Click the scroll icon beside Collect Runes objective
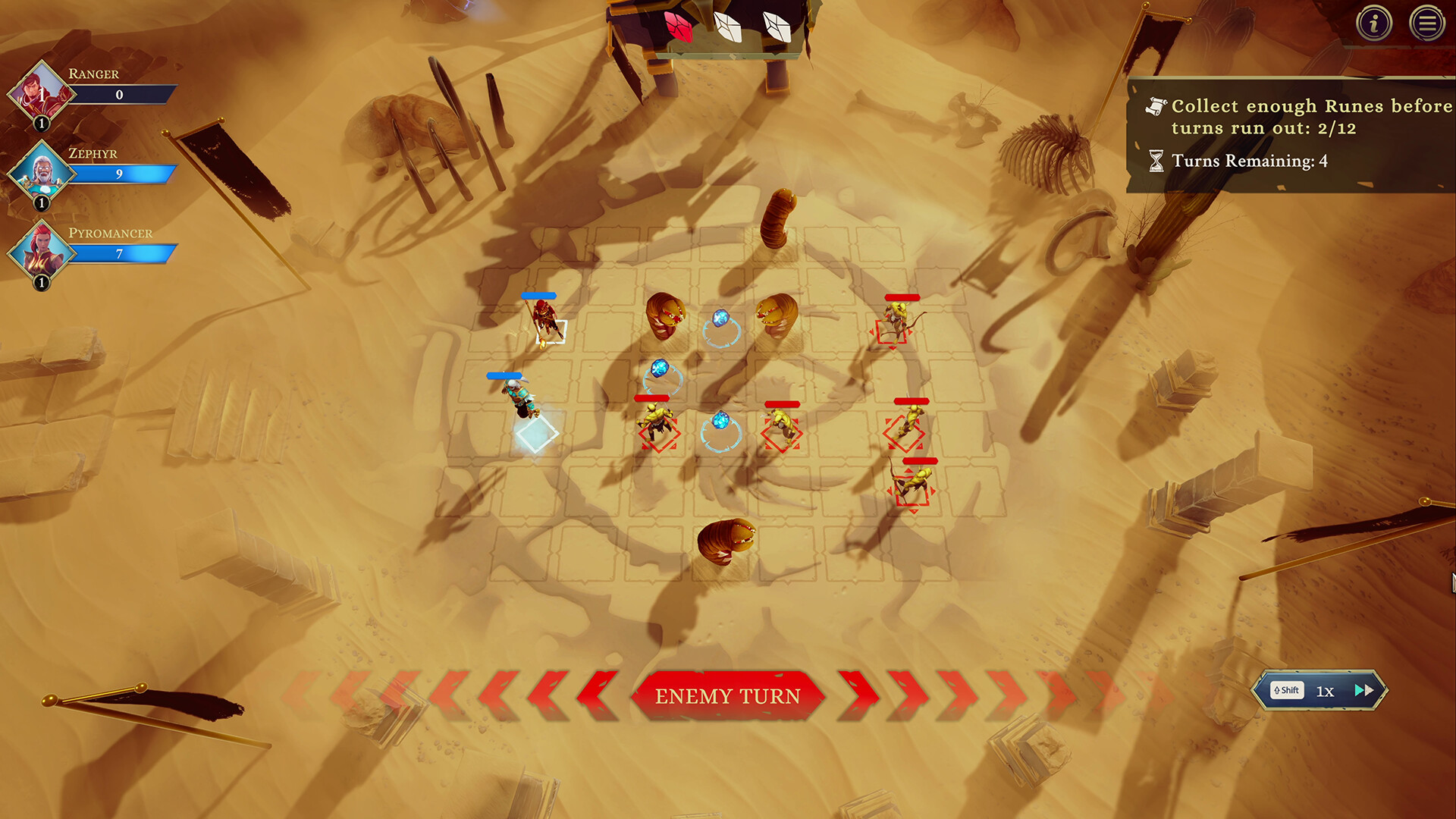This screenshot has height=819, width=1456. (x=1156, y=107)
